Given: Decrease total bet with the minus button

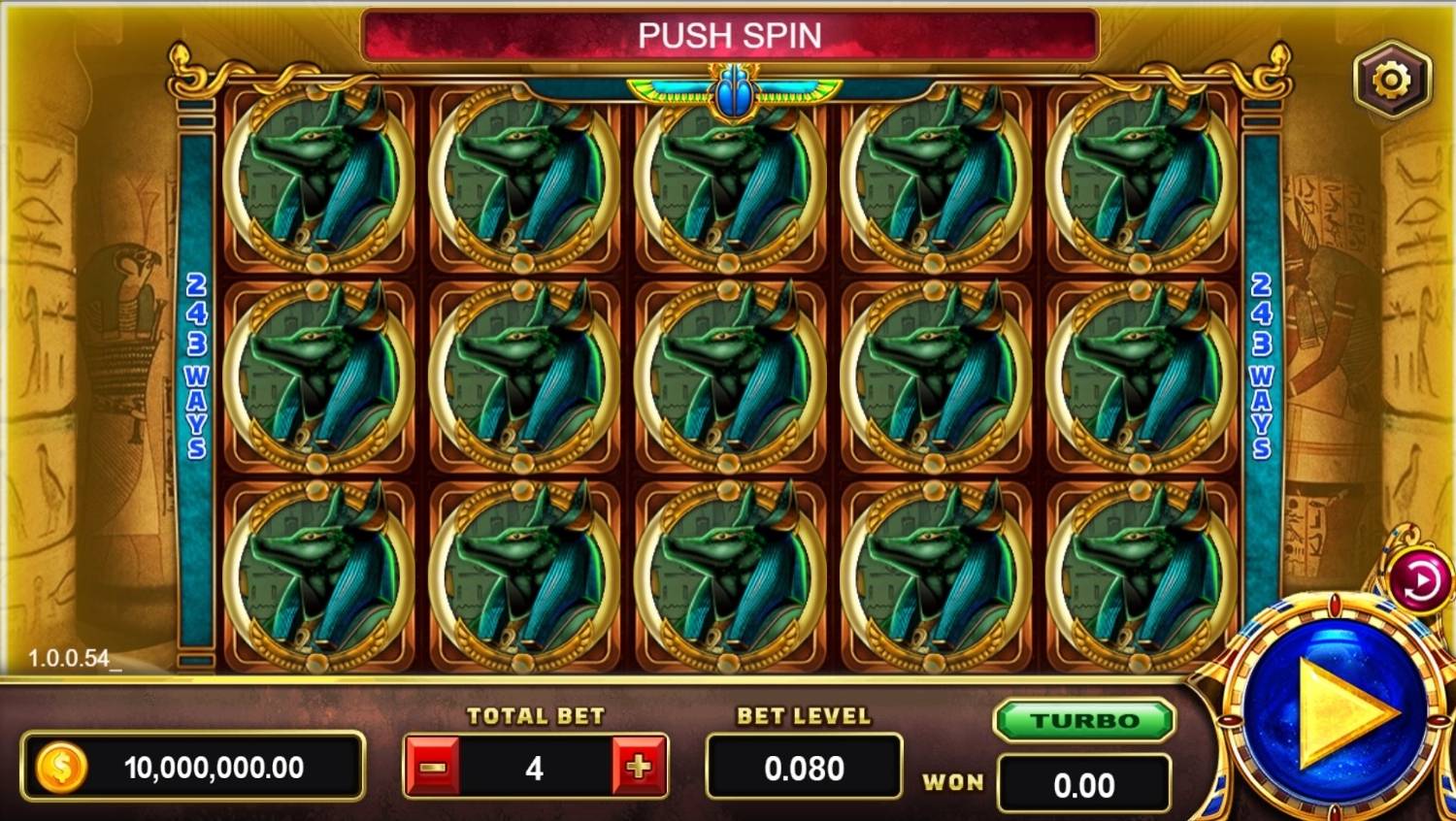Looking at the screenshot, I should (x=432, y=768).
